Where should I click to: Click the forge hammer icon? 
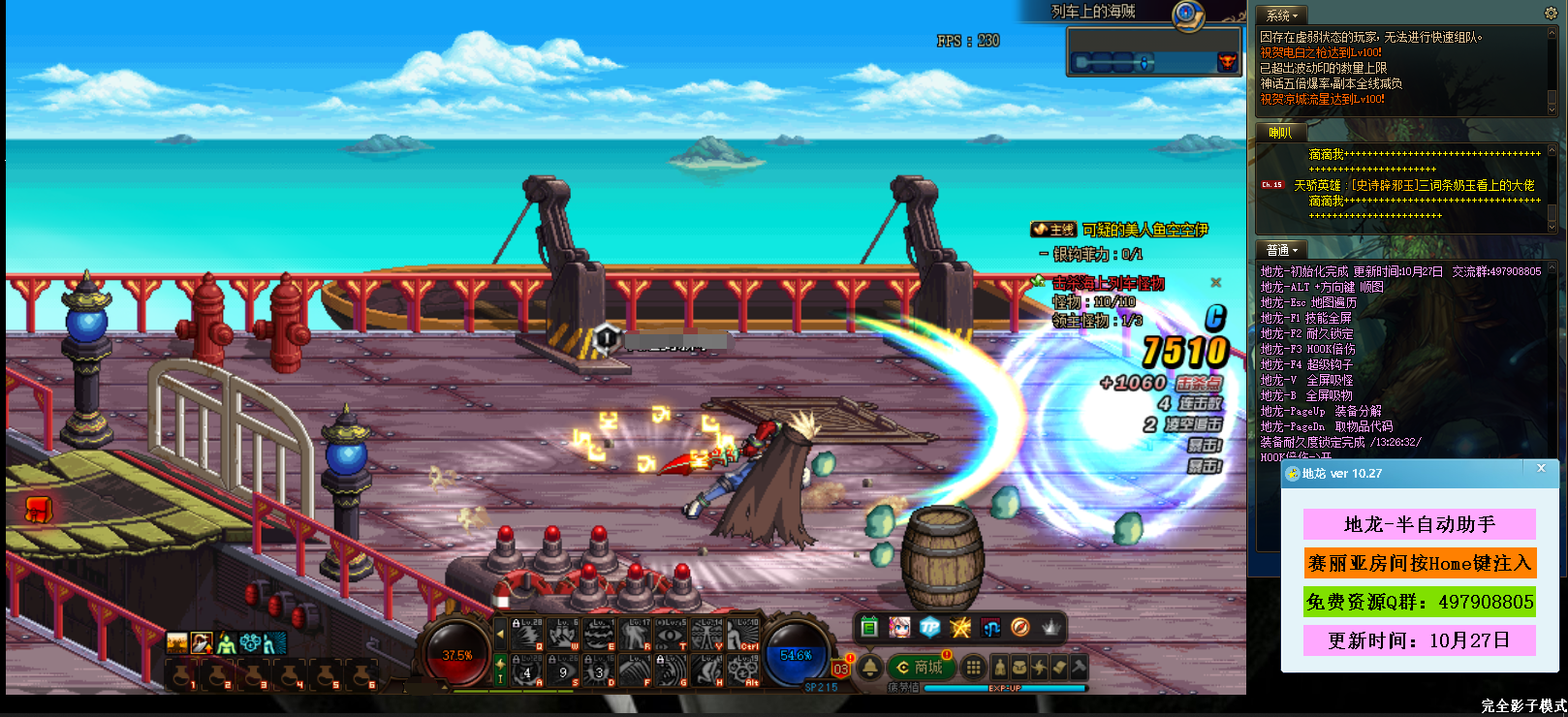pyautogui.click(x=1080, y=668)
